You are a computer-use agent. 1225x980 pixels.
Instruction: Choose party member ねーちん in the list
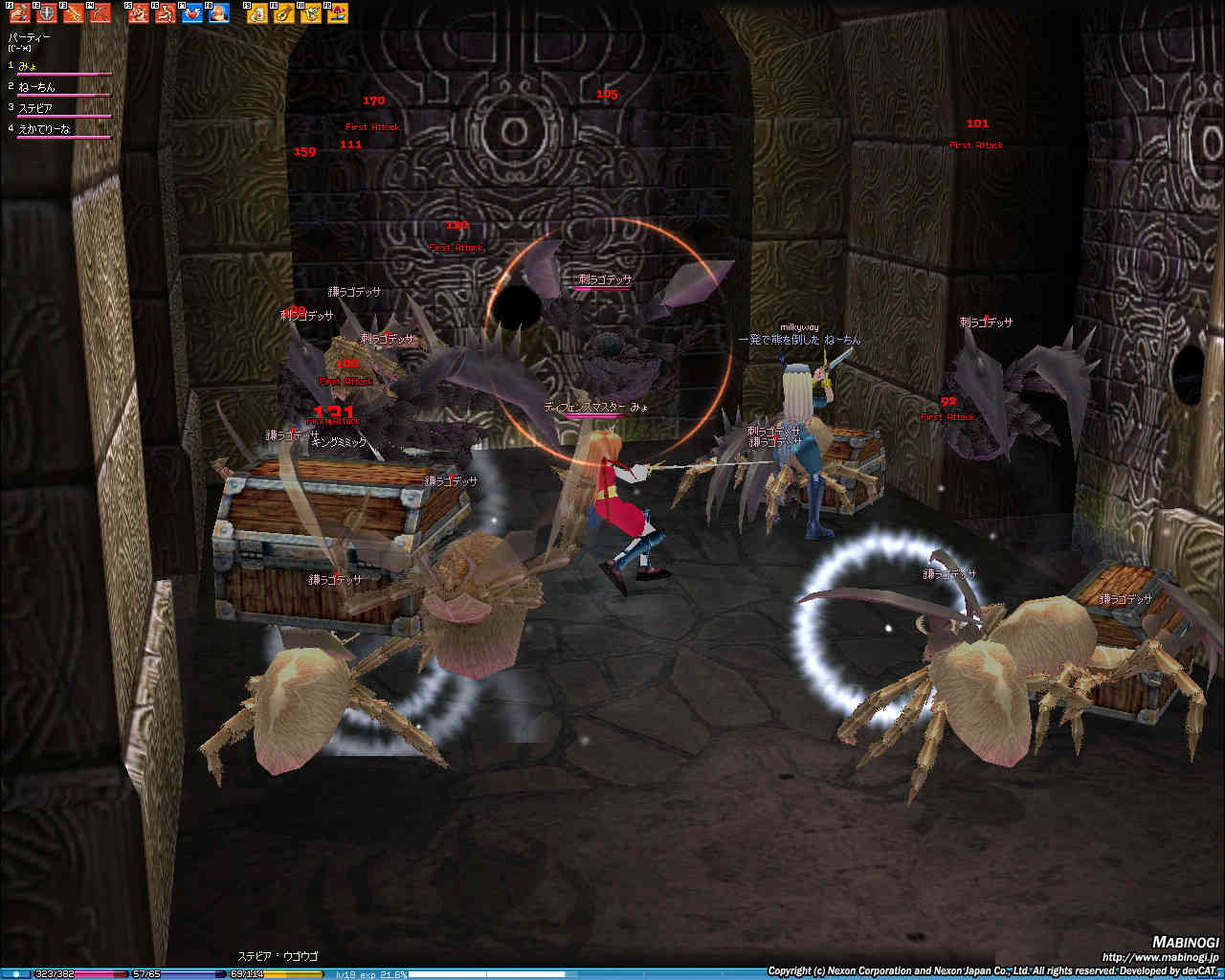(36, 87)
